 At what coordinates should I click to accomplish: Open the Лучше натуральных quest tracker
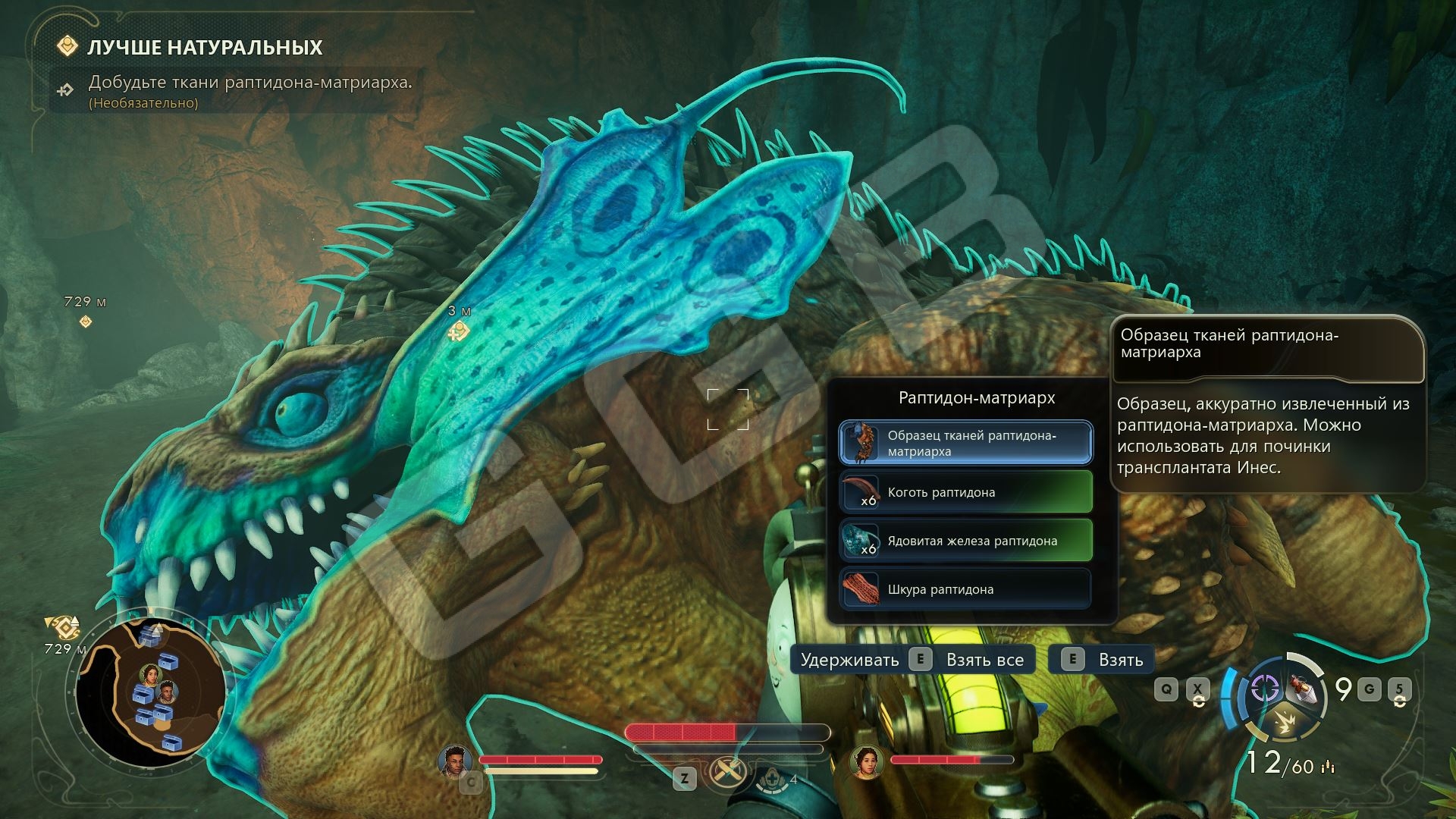pos(205,48)
